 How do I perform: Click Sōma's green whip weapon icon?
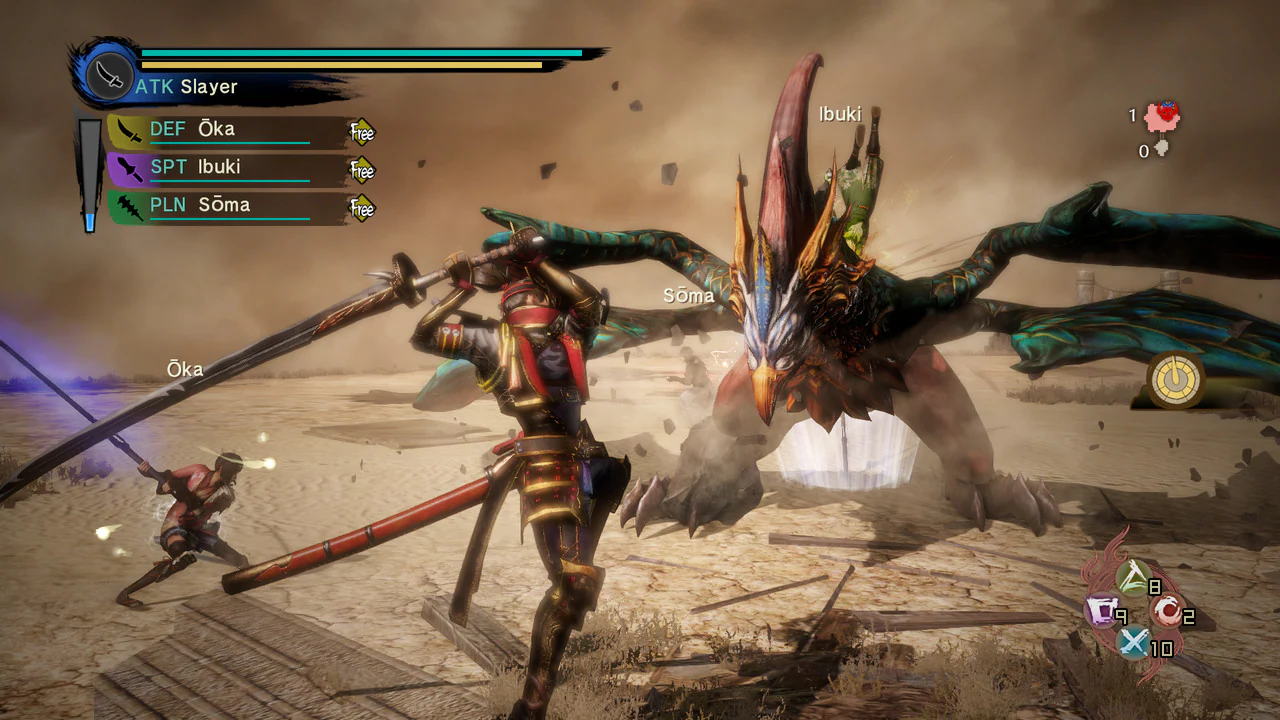130,204
